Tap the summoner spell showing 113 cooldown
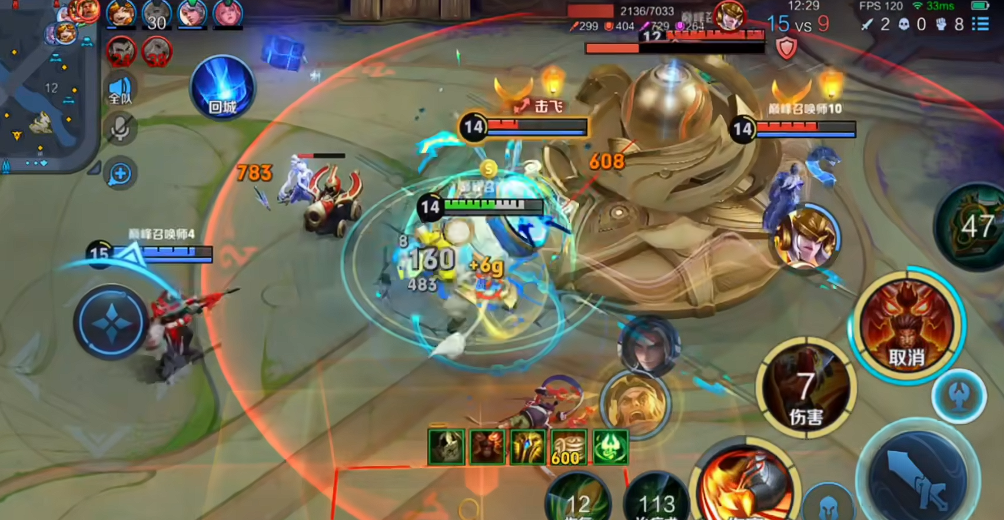This screenshot has height=520, width=1004. point(655,498)
